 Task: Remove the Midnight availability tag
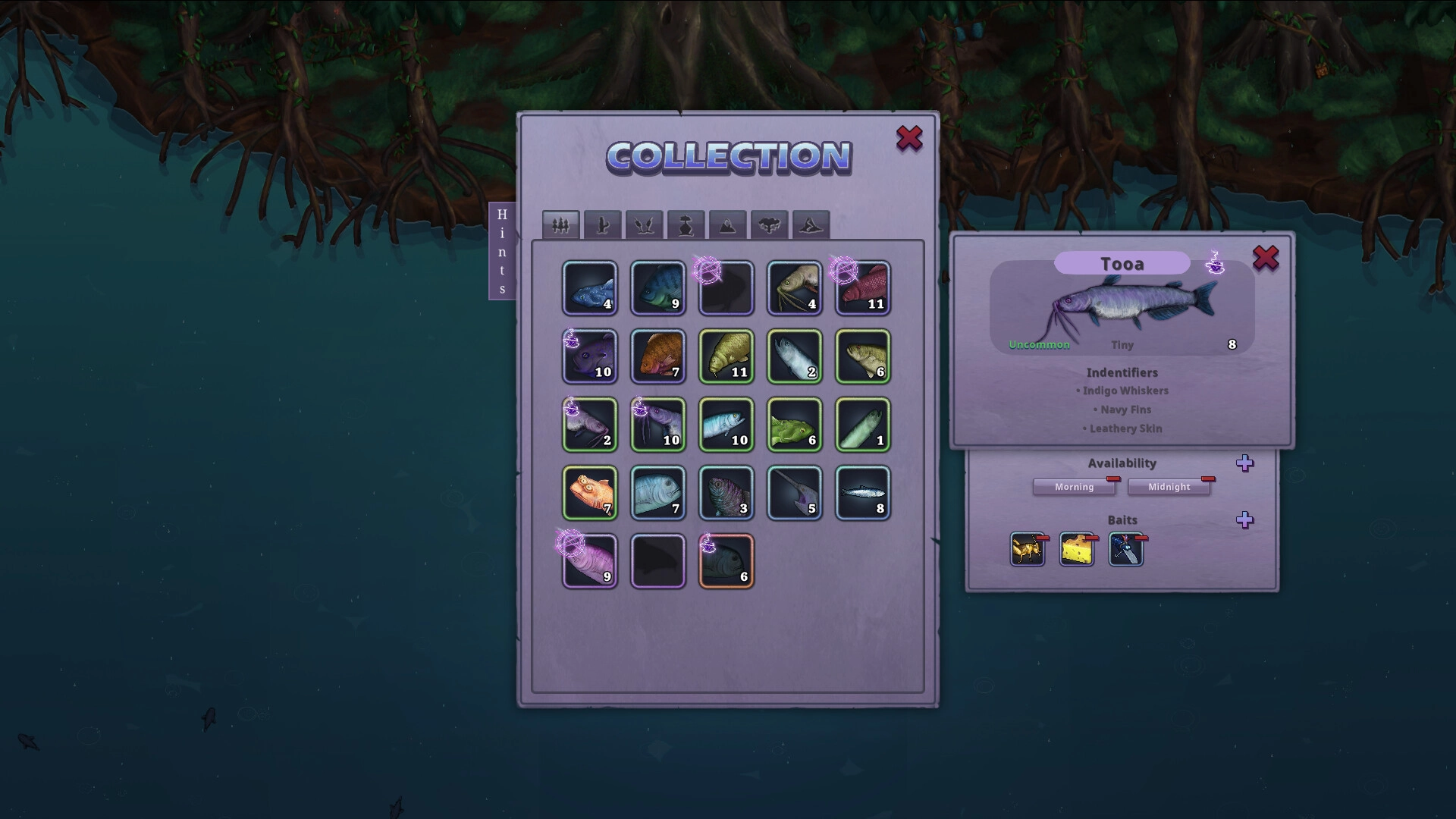point(1208,479)
